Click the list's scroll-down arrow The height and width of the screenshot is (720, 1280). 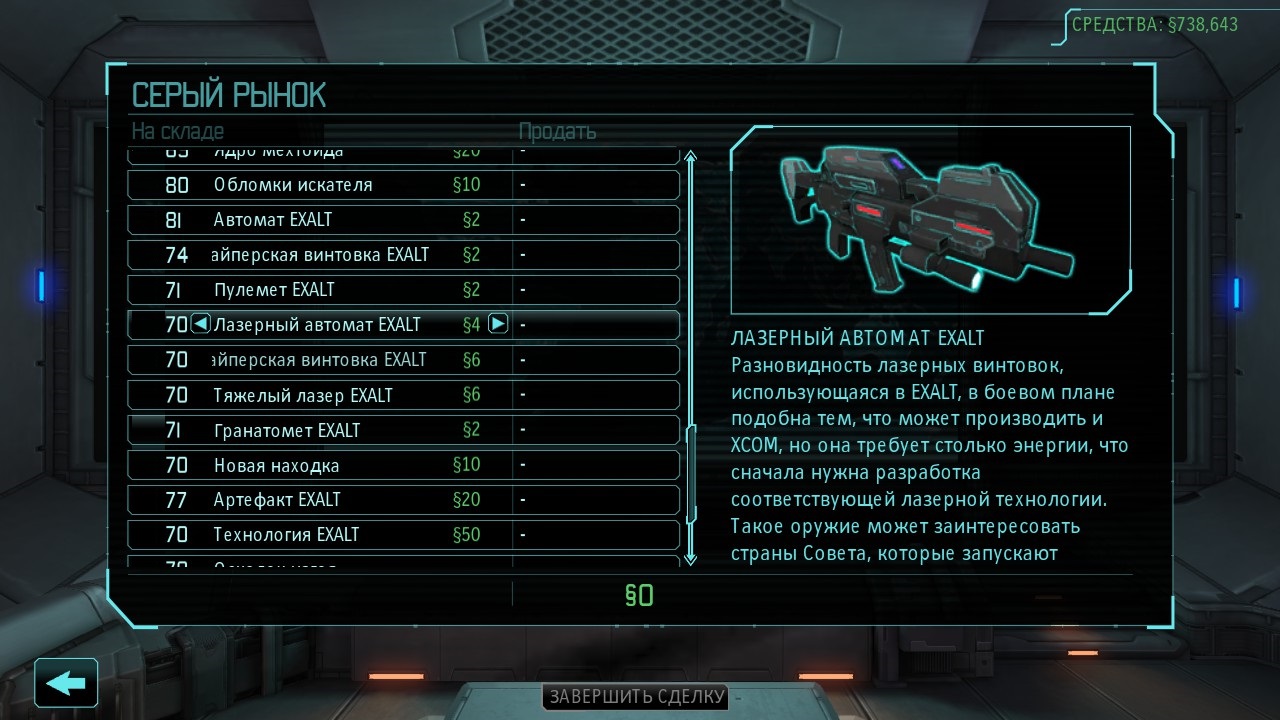689,558
